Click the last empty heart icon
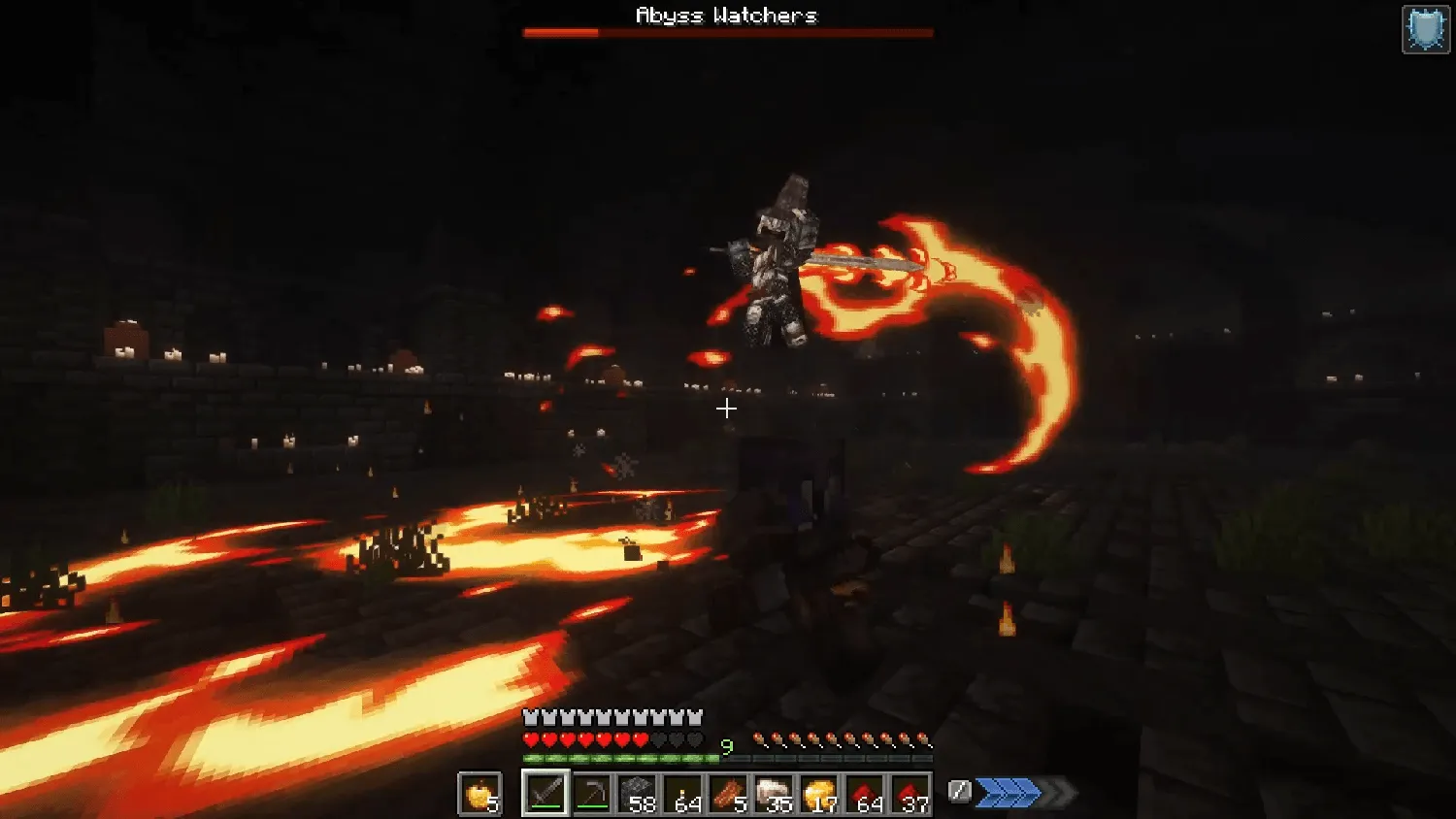Screen dimensions: 1456x819 click(695, 737)
